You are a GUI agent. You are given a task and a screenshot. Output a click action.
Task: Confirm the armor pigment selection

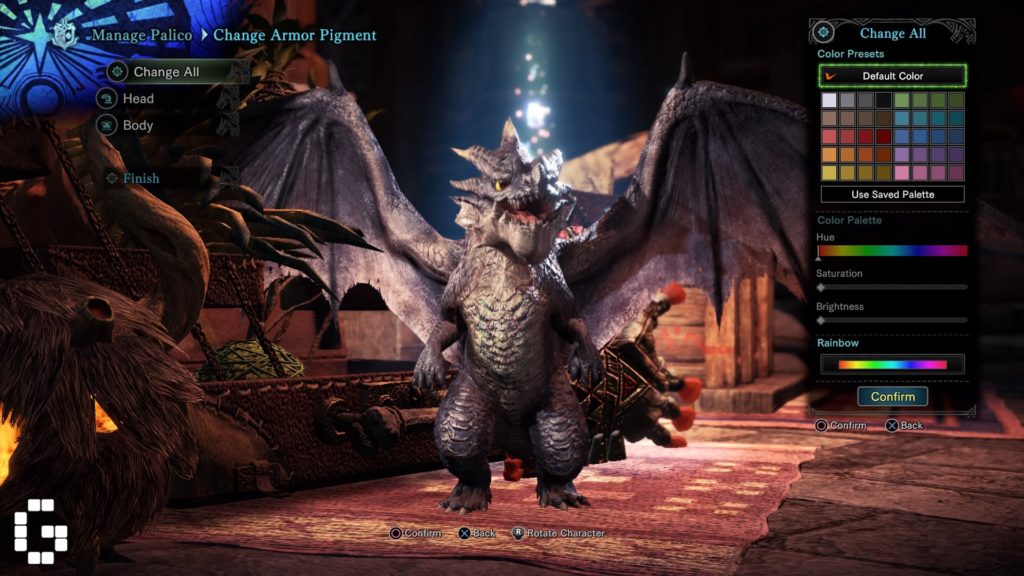(x=892, y=397)
